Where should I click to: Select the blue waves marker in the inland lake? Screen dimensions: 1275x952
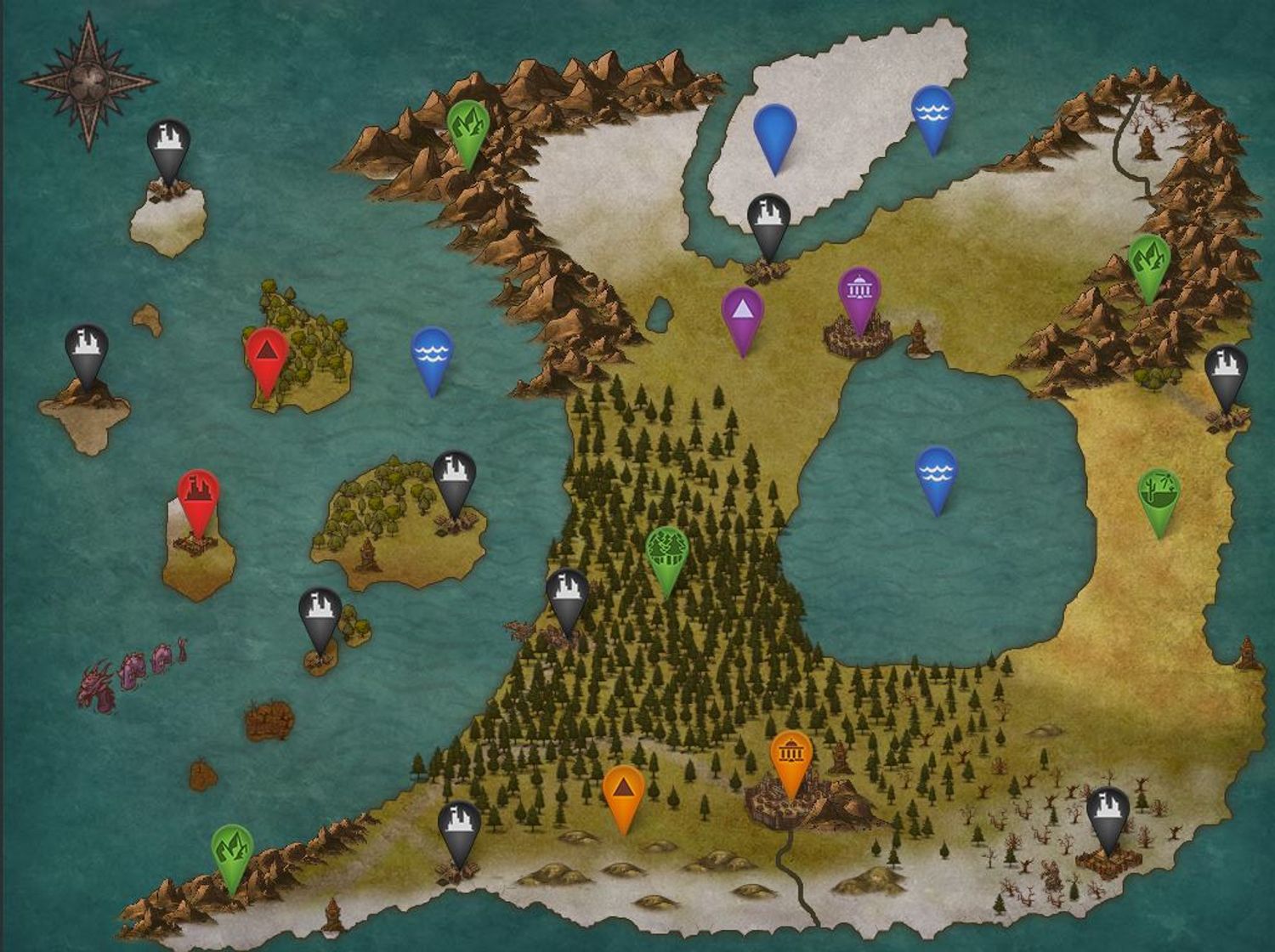[937, 472]
